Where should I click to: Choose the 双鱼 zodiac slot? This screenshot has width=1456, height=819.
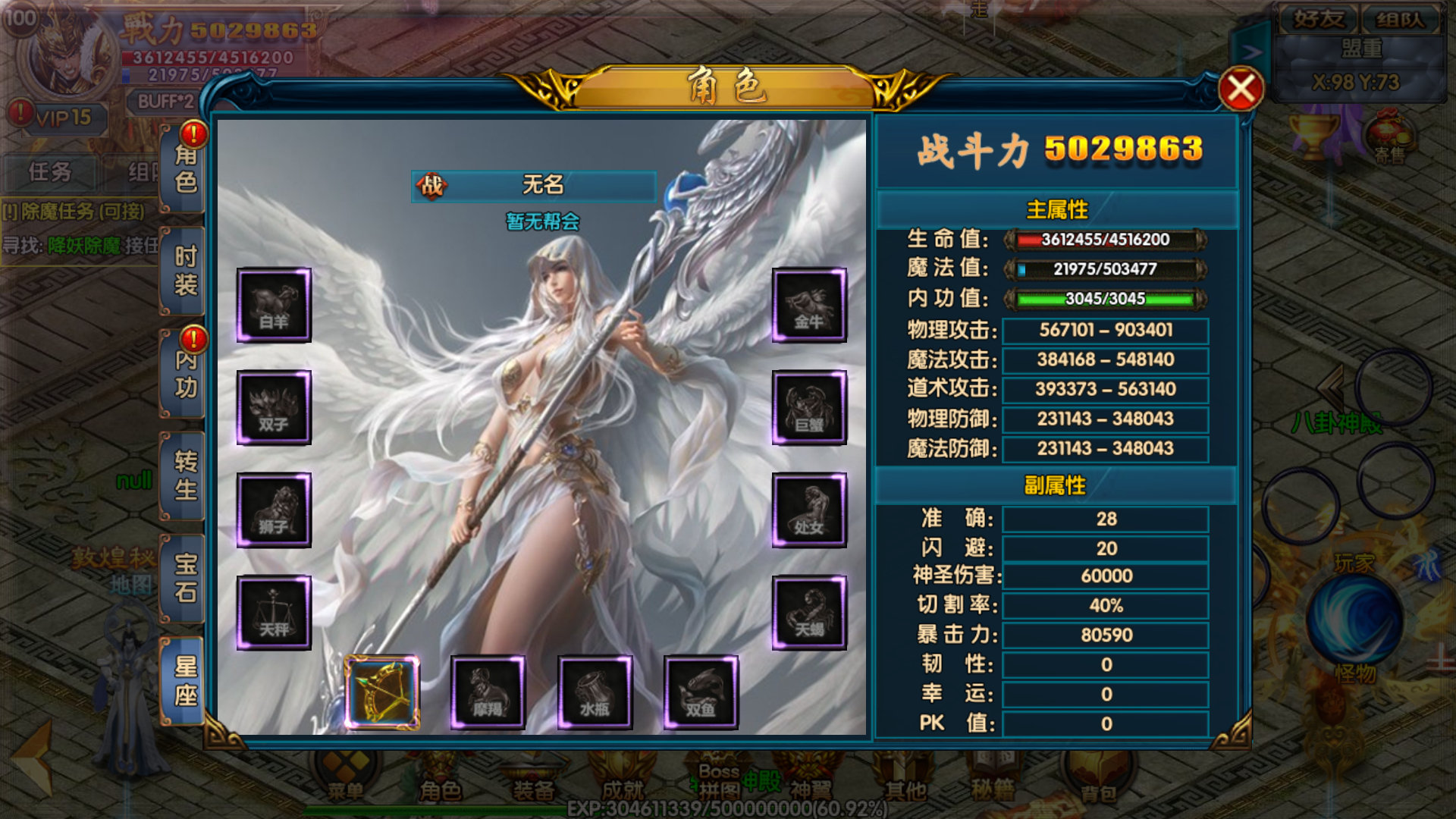(701, 692)
